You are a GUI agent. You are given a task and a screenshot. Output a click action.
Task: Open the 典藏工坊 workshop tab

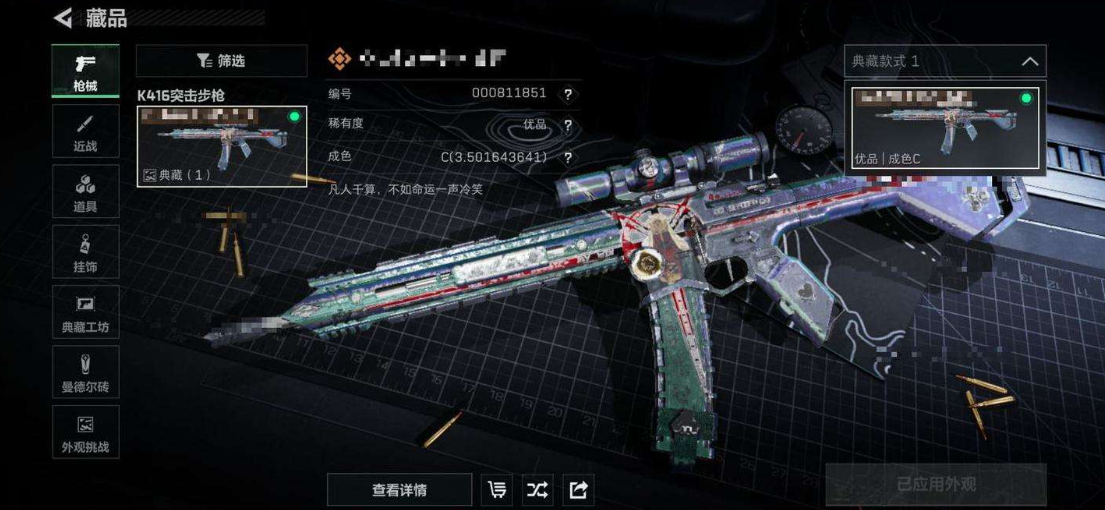[x=85, y=312]
